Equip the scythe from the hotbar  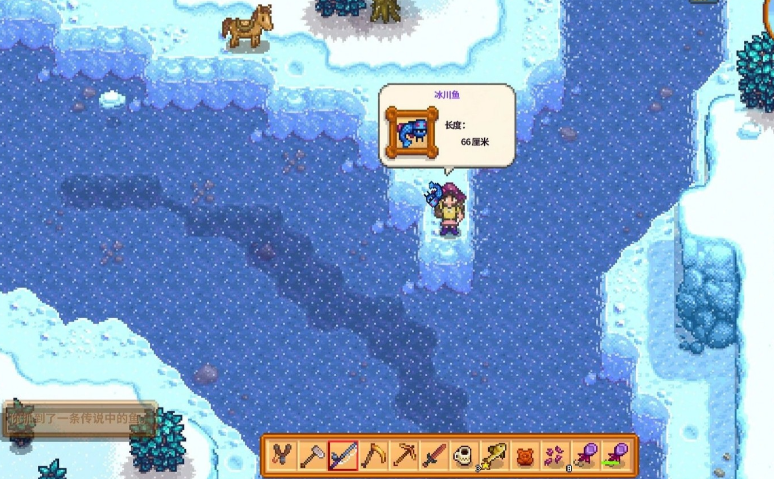pyautogui.click(x=373, y=456)
